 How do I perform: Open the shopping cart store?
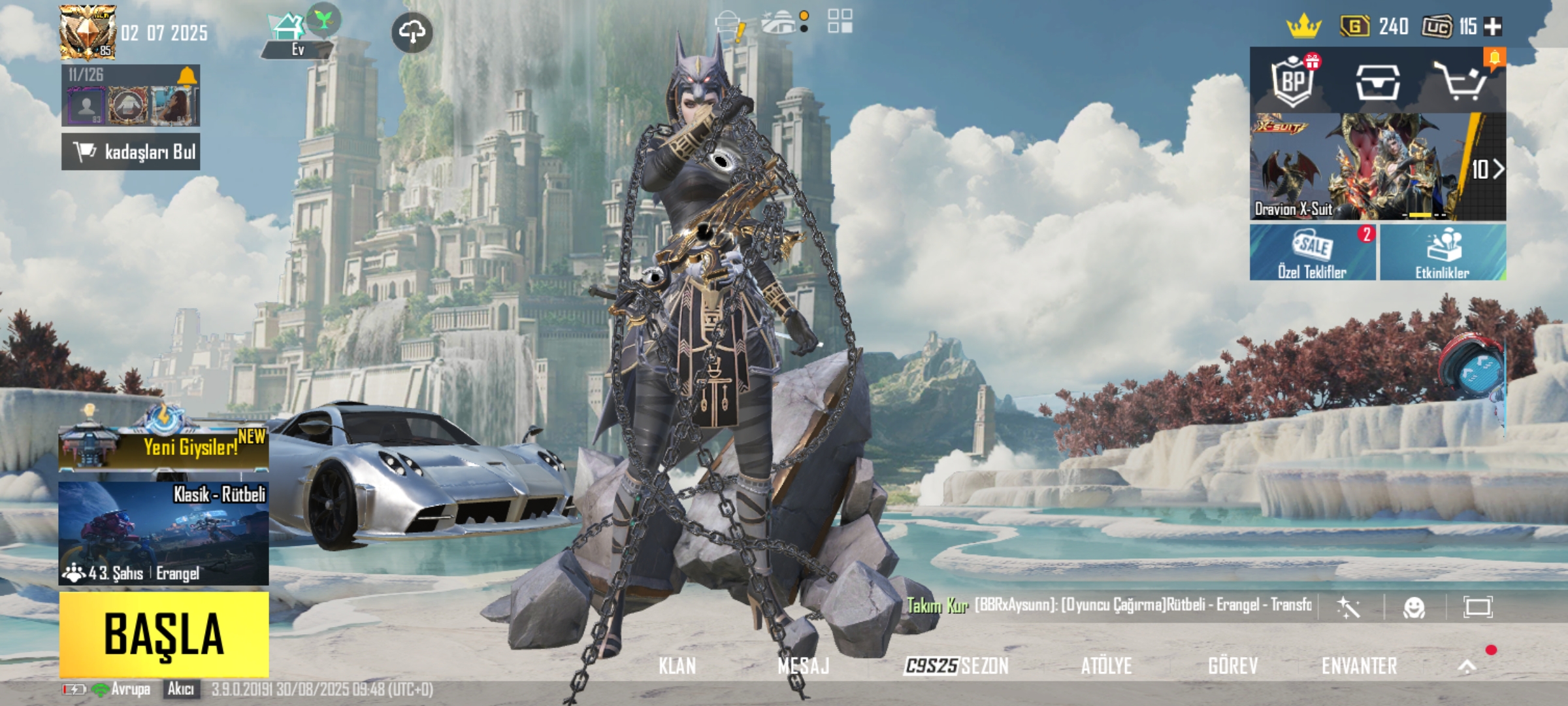pos(1460,82)
